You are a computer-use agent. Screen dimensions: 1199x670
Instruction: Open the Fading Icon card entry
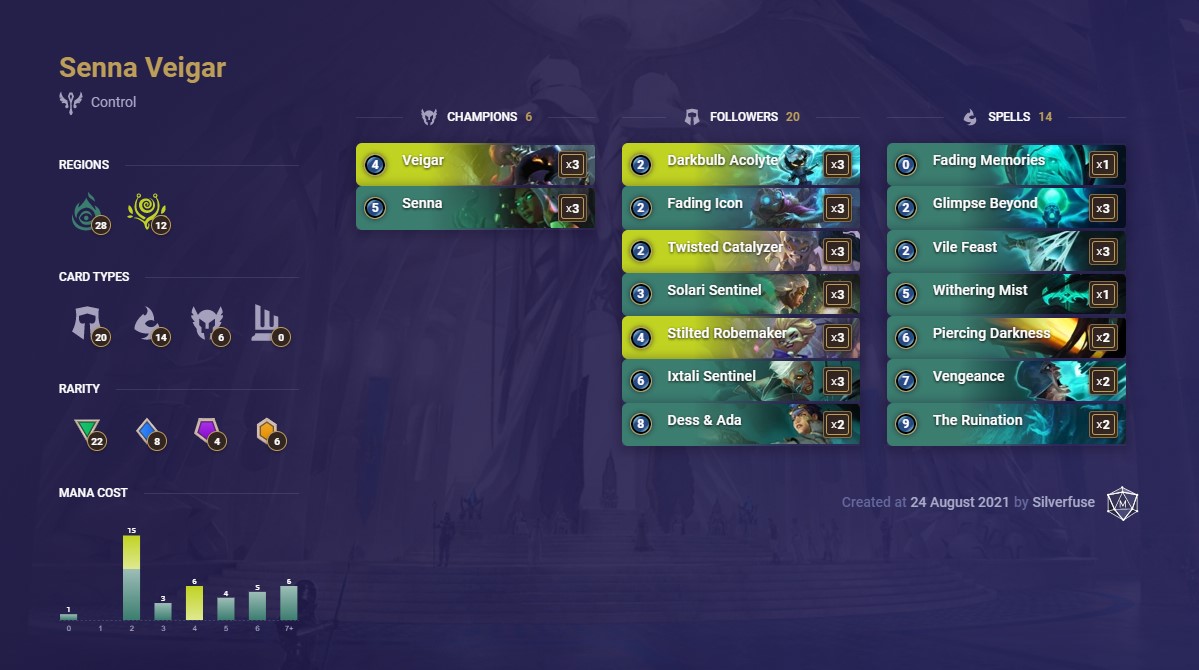740,208
